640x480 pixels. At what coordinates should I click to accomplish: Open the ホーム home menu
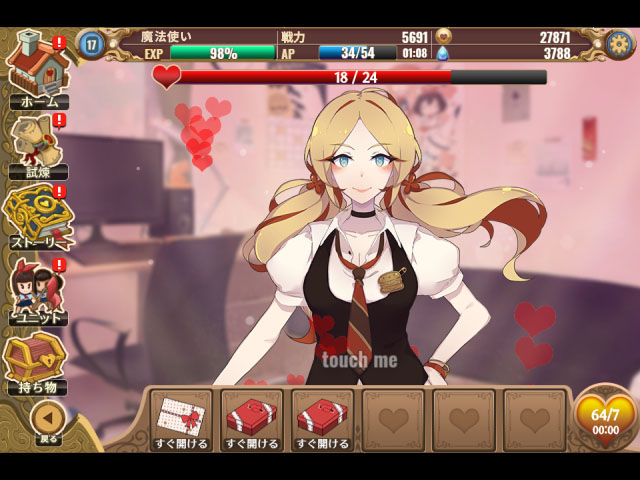pos(38,68)
